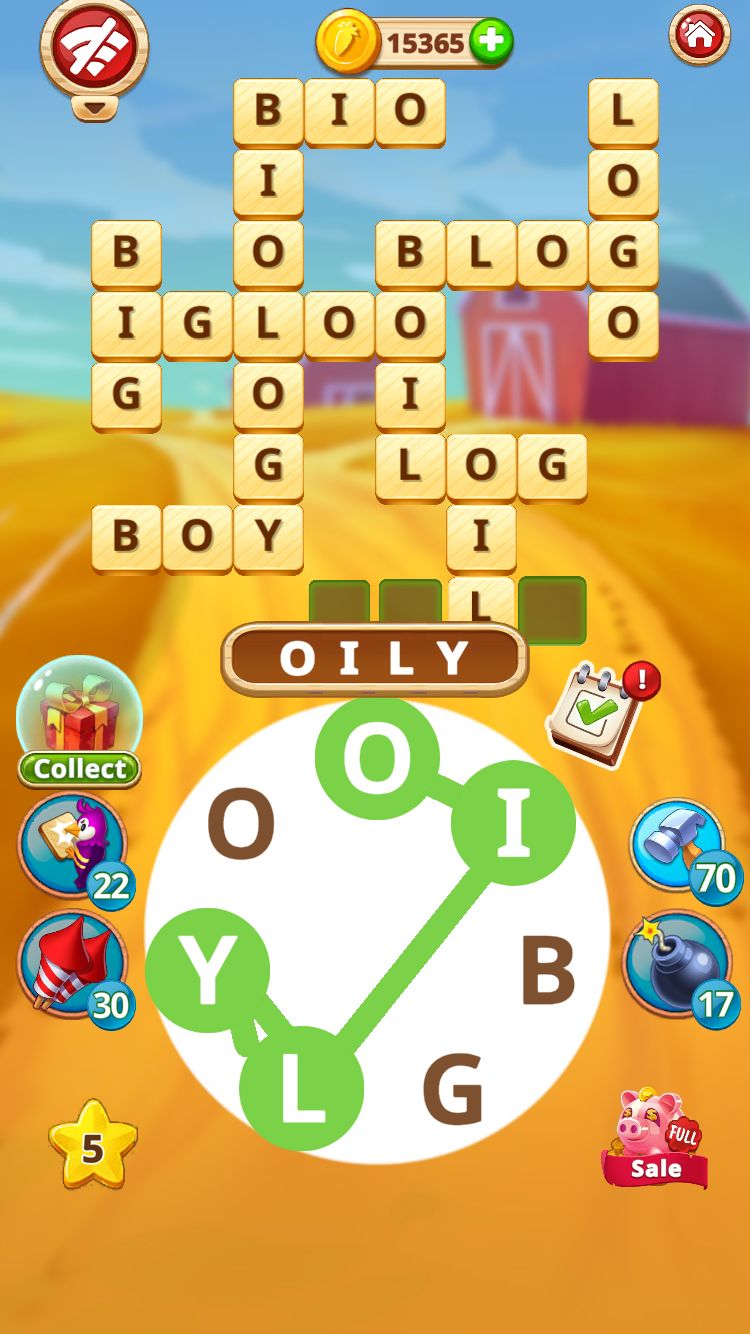750x1334 pixels.
Task: Tap the yellow star with number 5
Action: [92, 1147]
